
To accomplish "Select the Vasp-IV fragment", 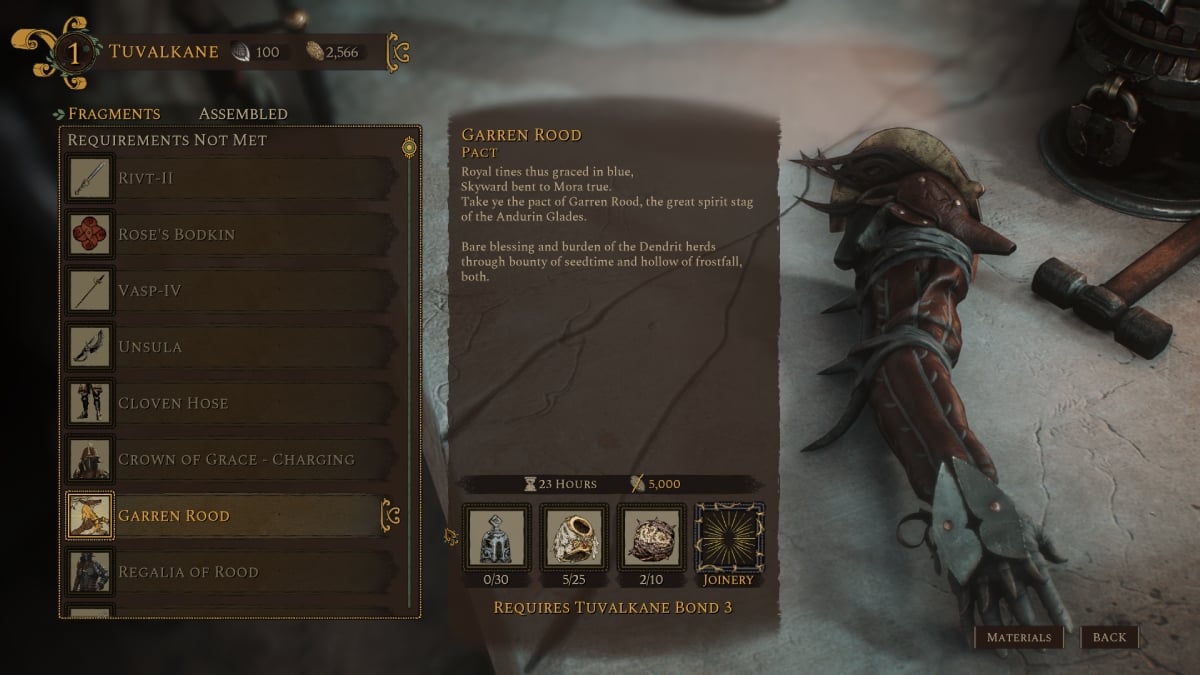I will coord(232,290).
